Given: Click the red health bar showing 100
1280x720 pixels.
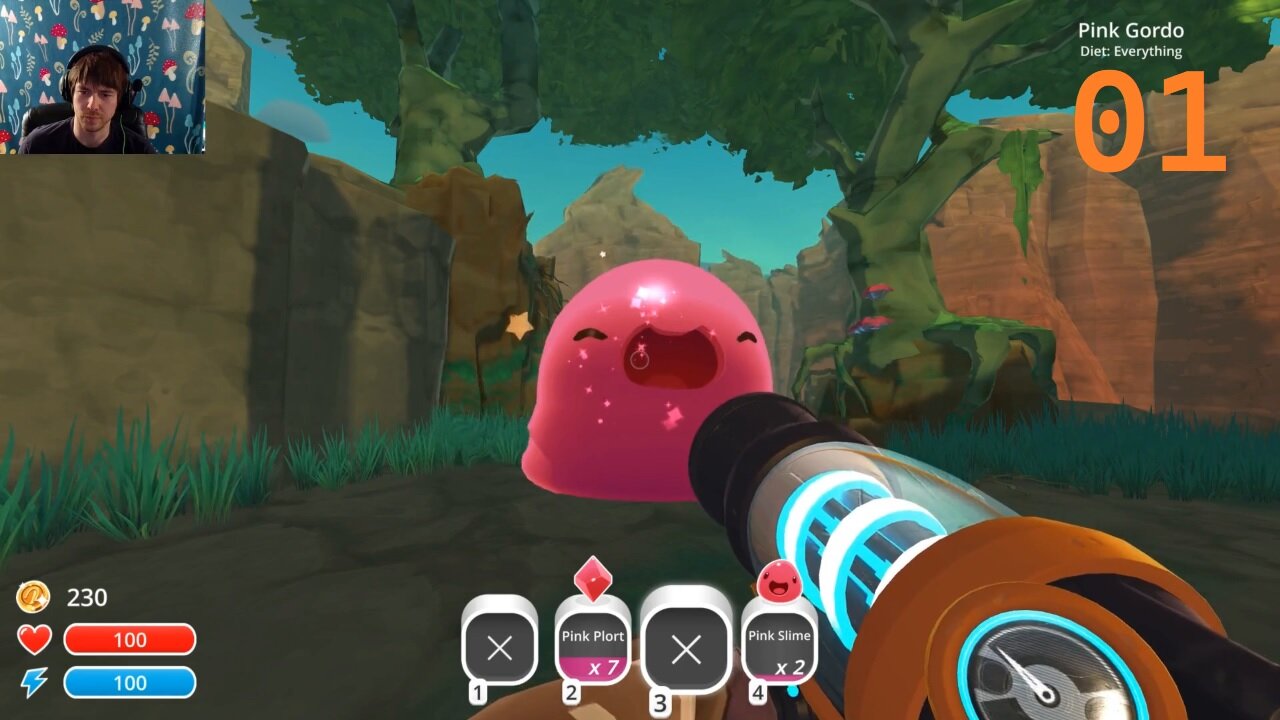Looking at the screenshot, I should point(131,639).
